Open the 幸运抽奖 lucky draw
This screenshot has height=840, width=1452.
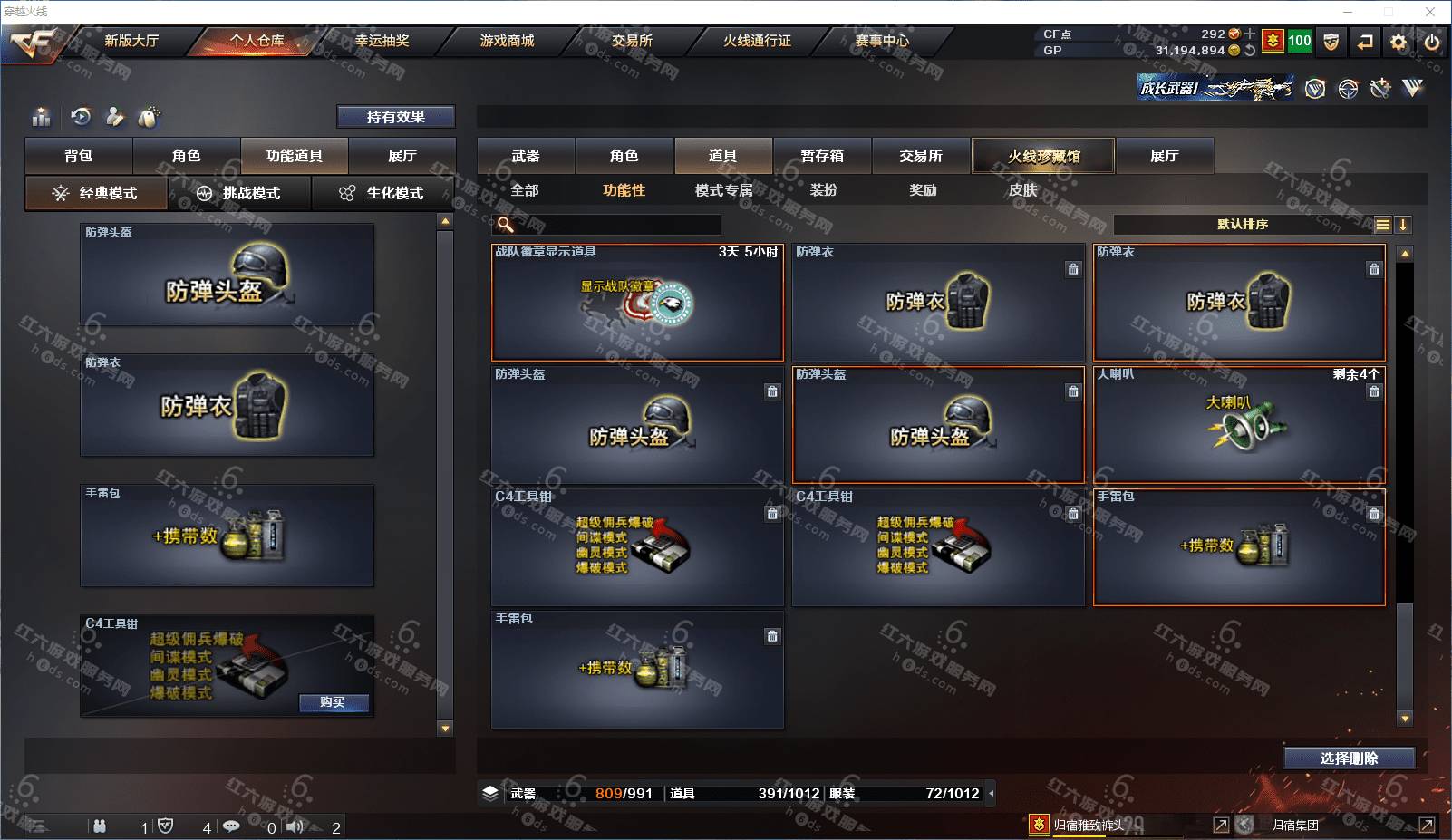click(382, 41)
